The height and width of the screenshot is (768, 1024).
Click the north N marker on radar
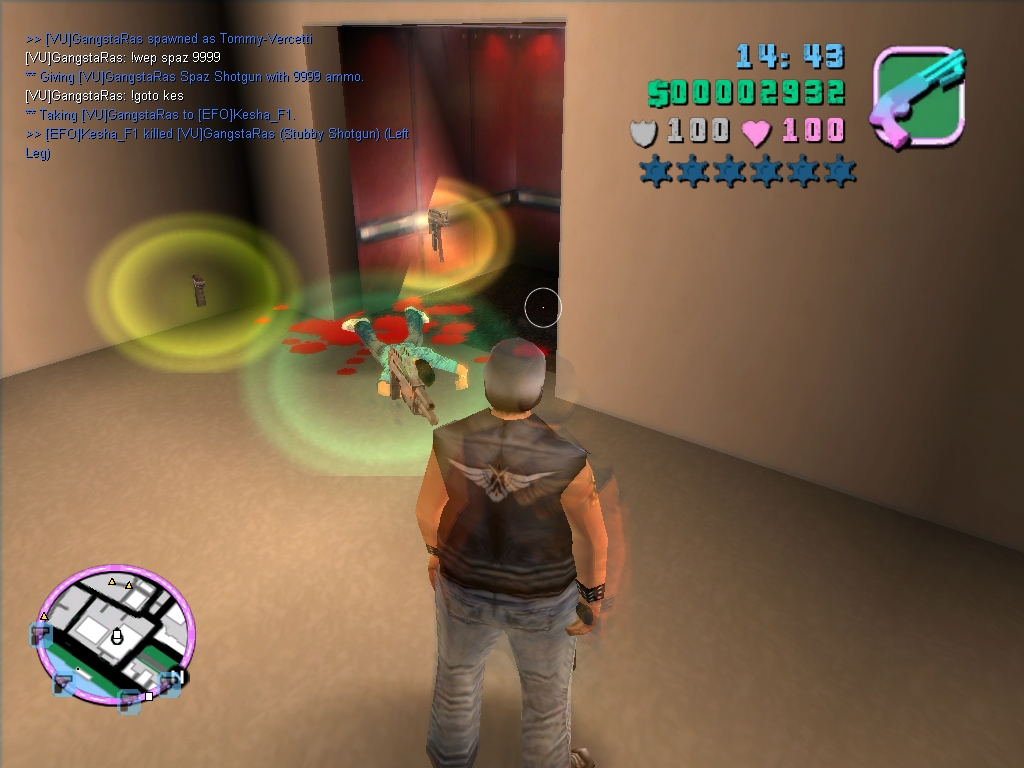pyautogui.click(x=176, y=678)
